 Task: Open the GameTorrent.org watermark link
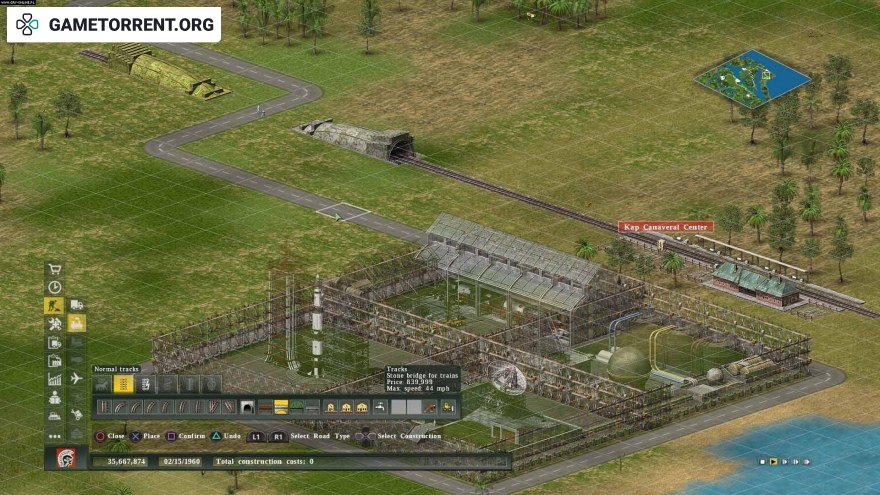113,24
